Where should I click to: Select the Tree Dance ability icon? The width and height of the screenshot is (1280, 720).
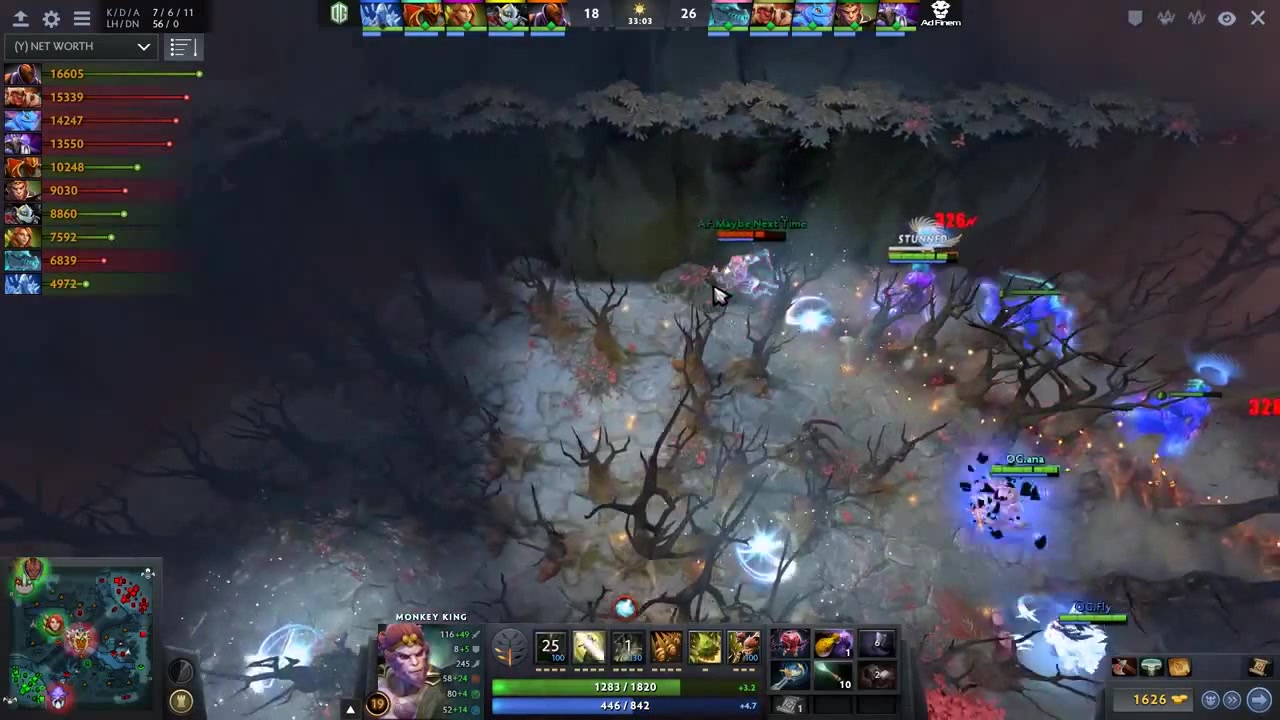click(x=588, y=647)
